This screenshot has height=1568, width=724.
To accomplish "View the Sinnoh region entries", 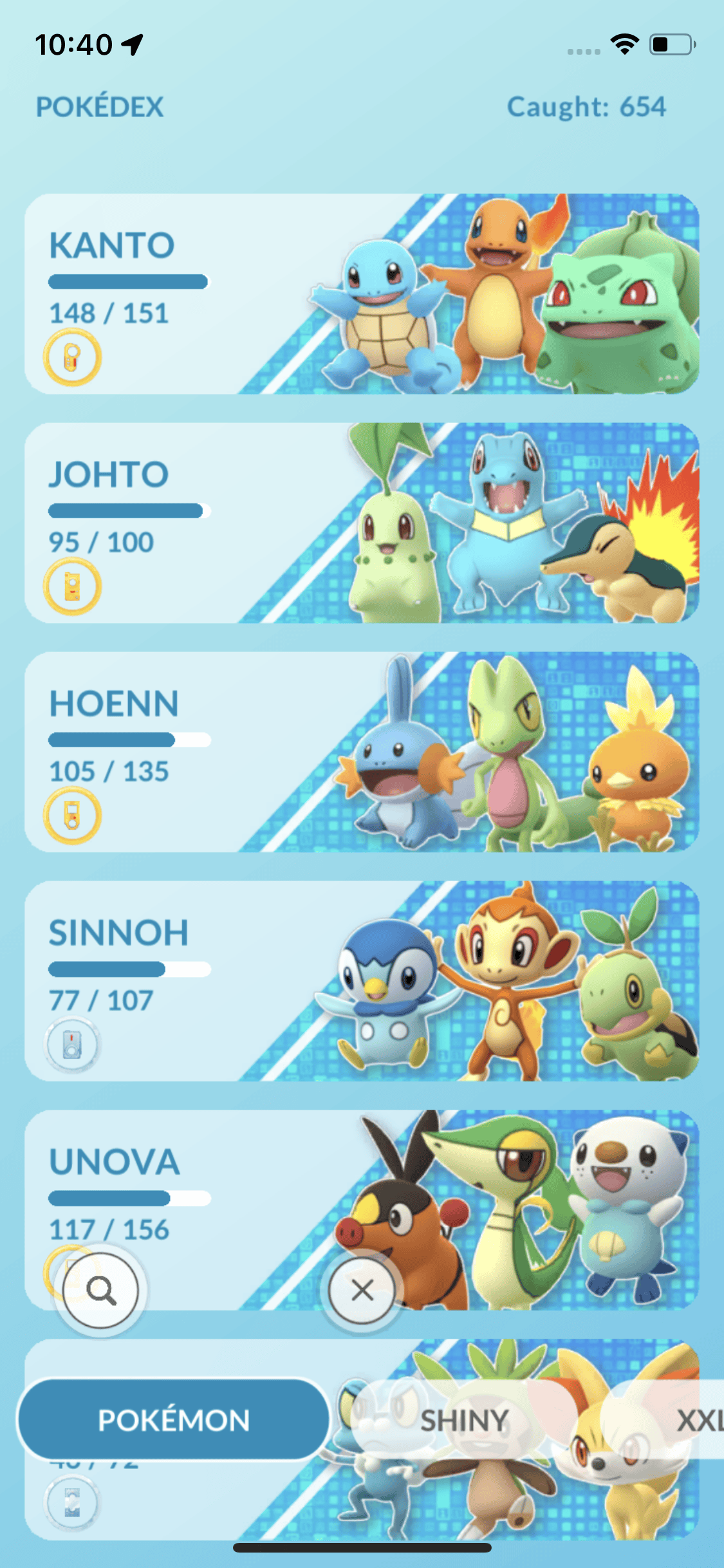I will pos(360,981).
